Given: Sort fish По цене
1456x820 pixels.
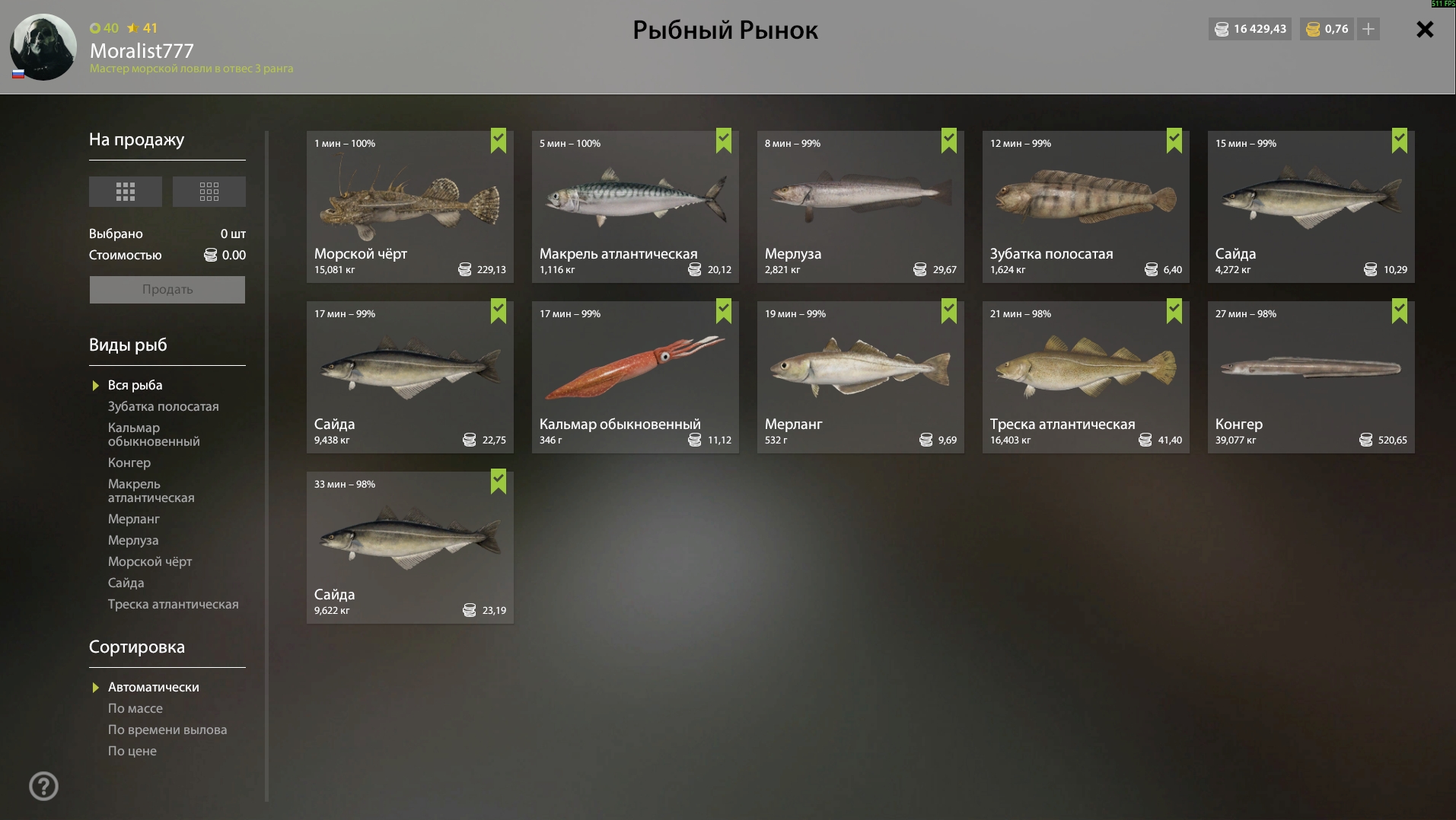Looking at the screenshot, I should 132,751.
